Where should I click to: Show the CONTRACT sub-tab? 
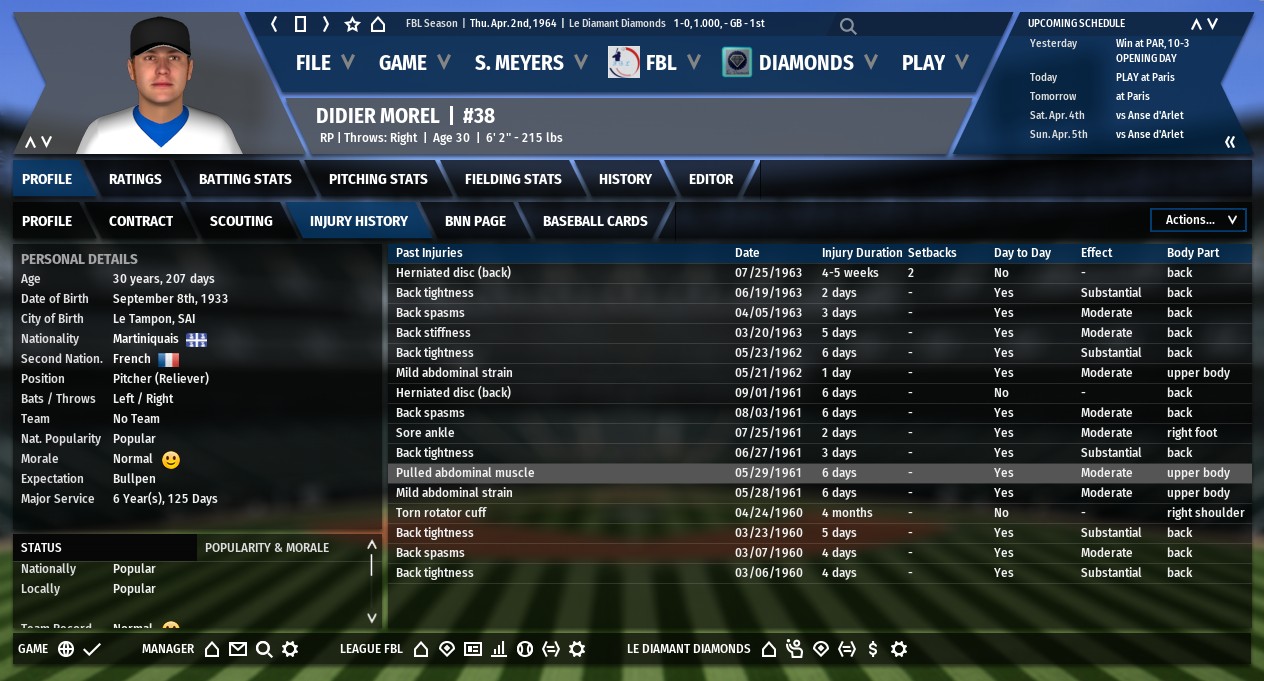pyautogui.click(x=141, y=221)
